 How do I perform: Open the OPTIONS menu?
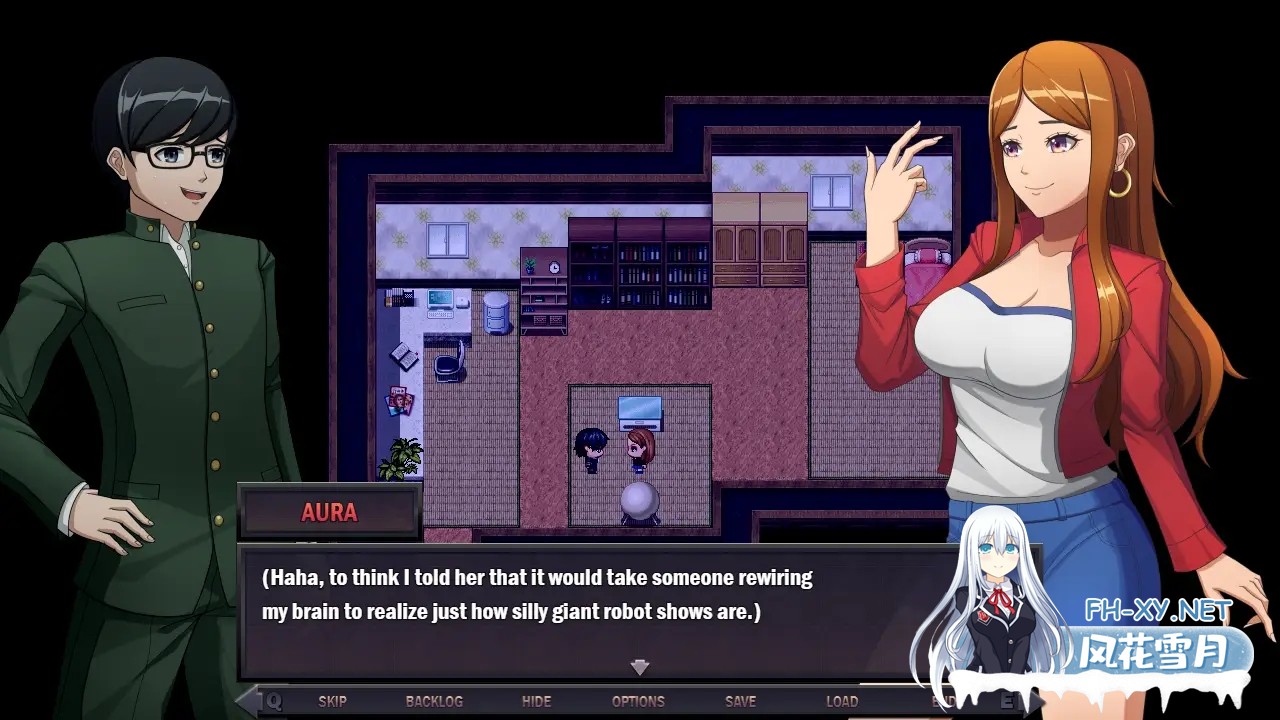[x=637, y=701]
